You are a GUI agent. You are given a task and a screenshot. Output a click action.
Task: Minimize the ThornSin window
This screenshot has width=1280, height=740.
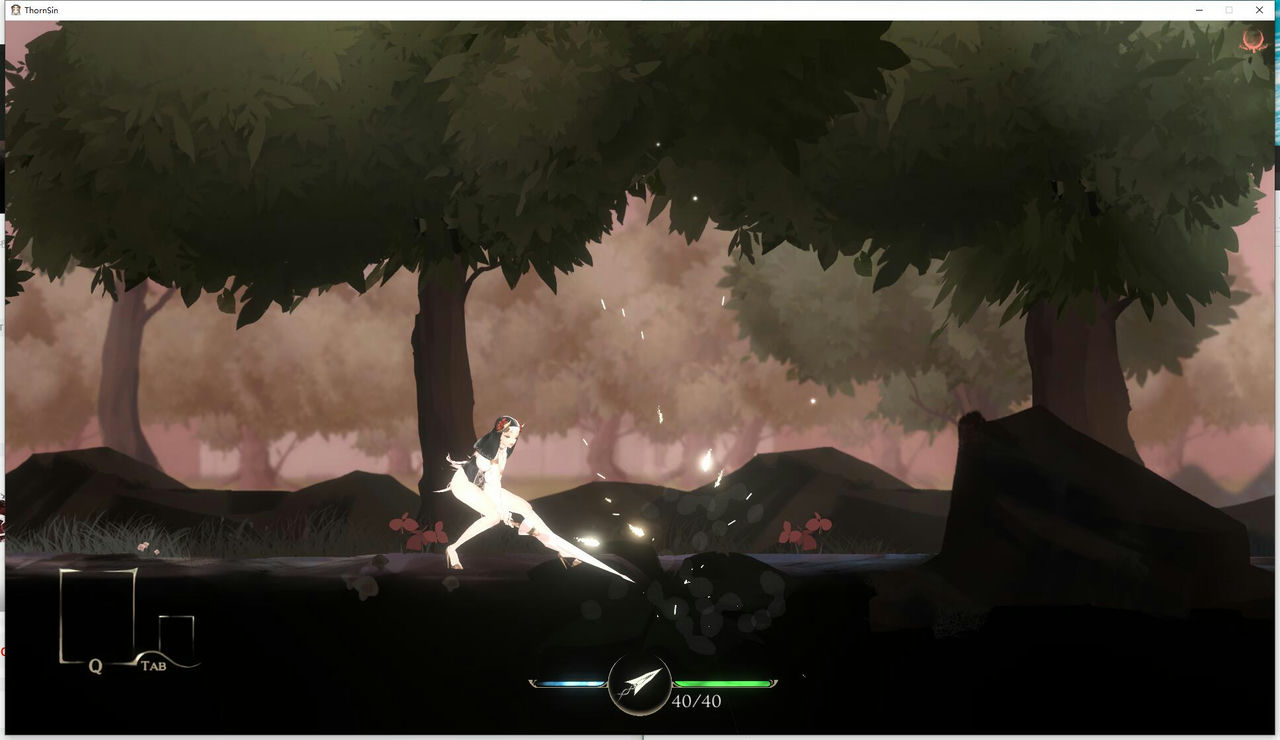[x=1198, y=9]
